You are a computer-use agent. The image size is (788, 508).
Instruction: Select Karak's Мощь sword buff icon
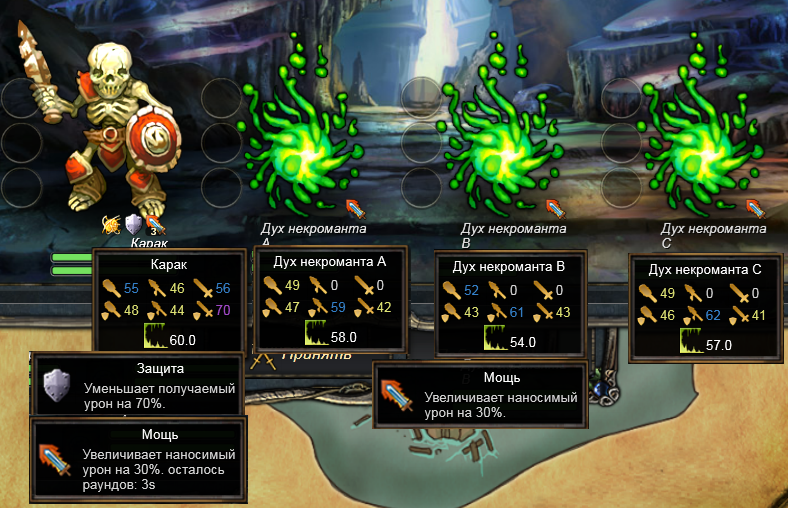click(x=153, y=224)
